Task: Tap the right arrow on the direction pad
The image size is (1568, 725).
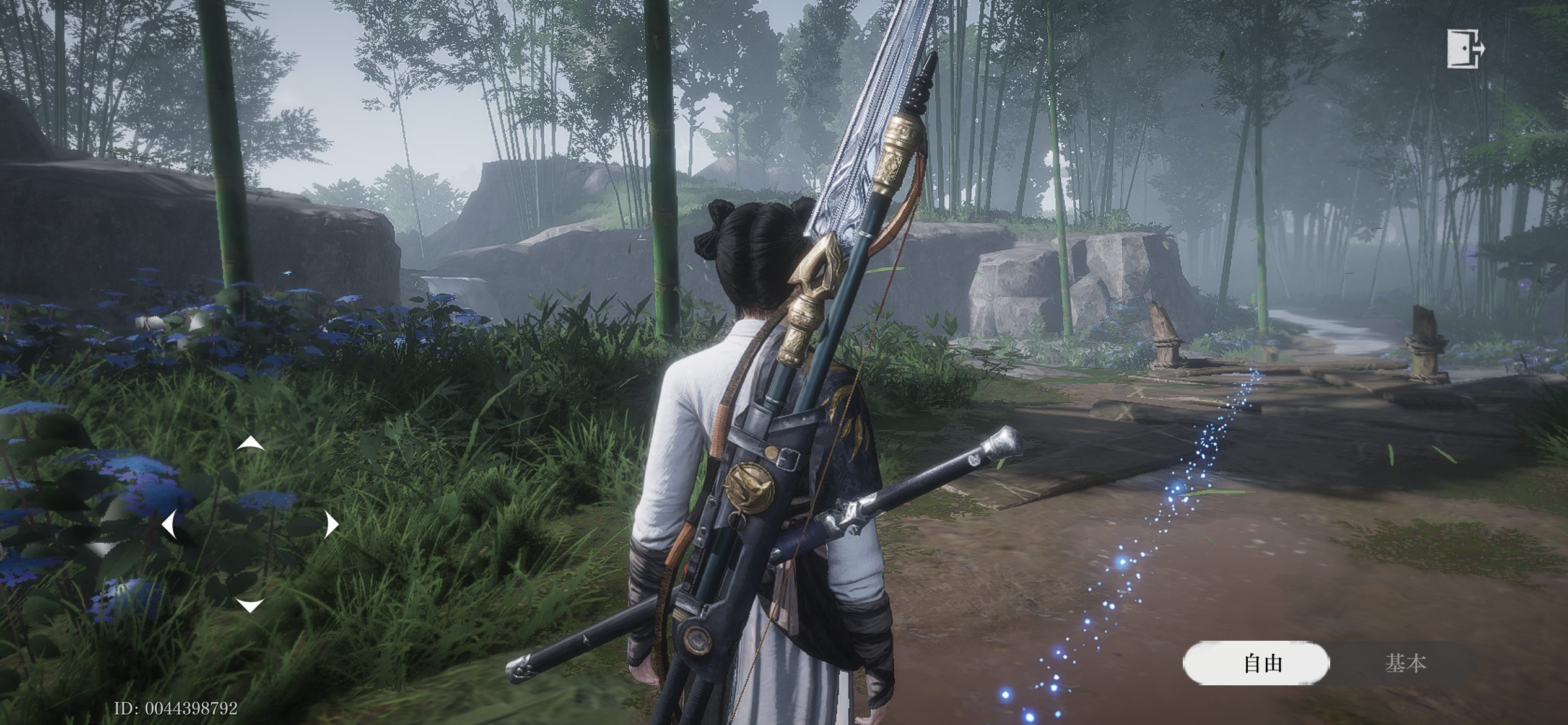Action: tap(332, 525)
